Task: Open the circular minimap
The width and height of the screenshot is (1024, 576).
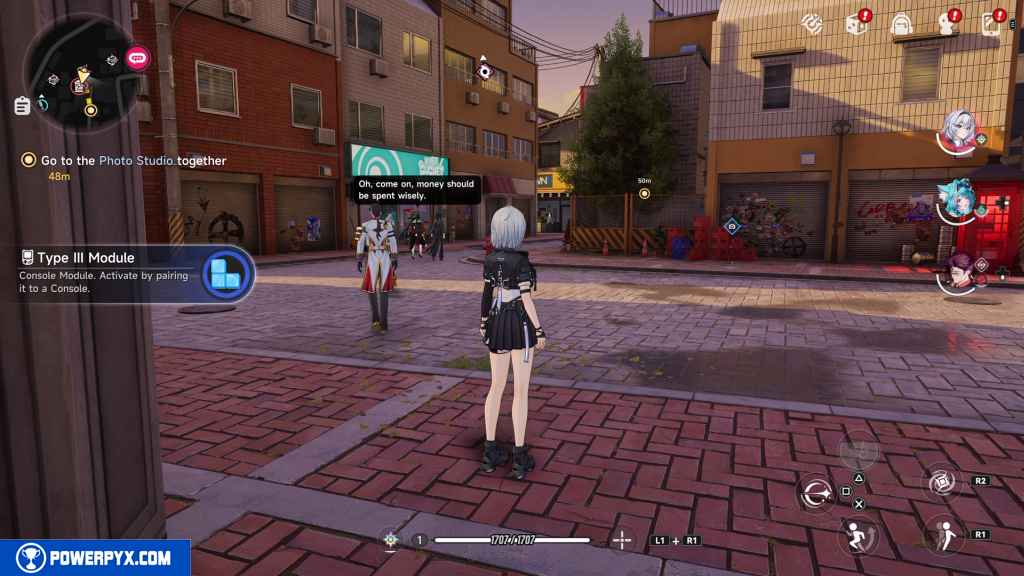Action: 82,72
